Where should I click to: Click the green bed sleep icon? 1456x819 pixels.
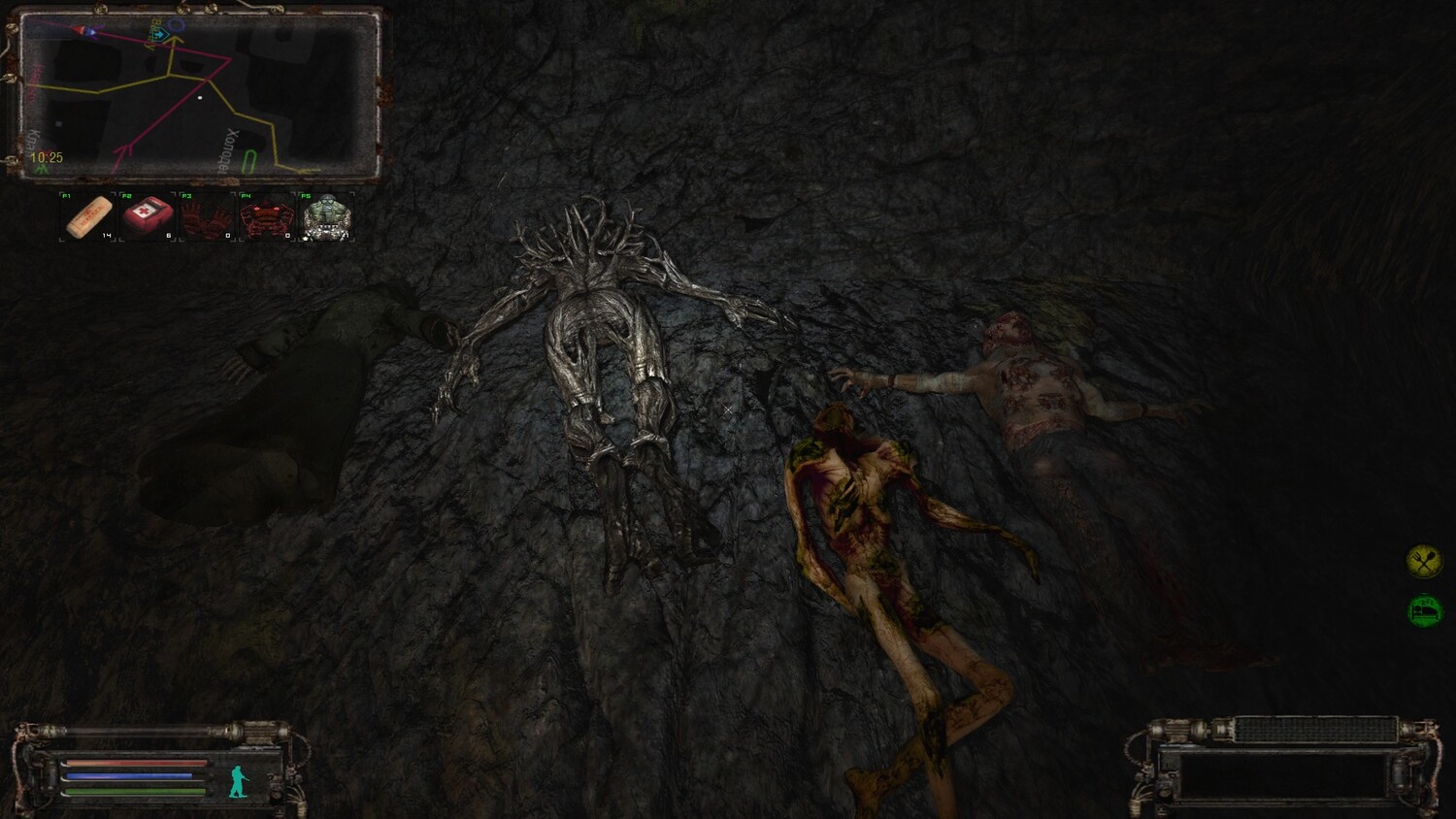coord(1424,610)
